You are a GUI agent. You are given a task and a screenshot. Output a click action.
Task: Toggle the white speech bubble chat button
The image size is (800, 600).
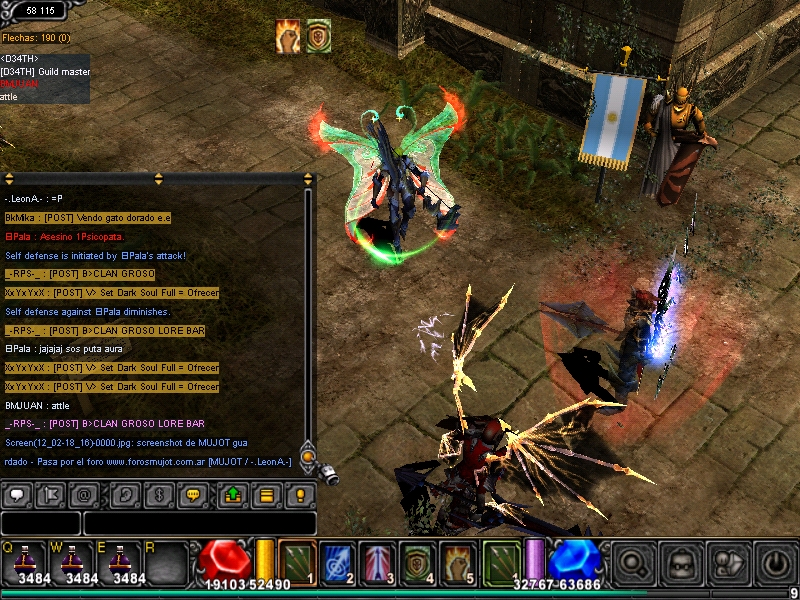point(19,495)
